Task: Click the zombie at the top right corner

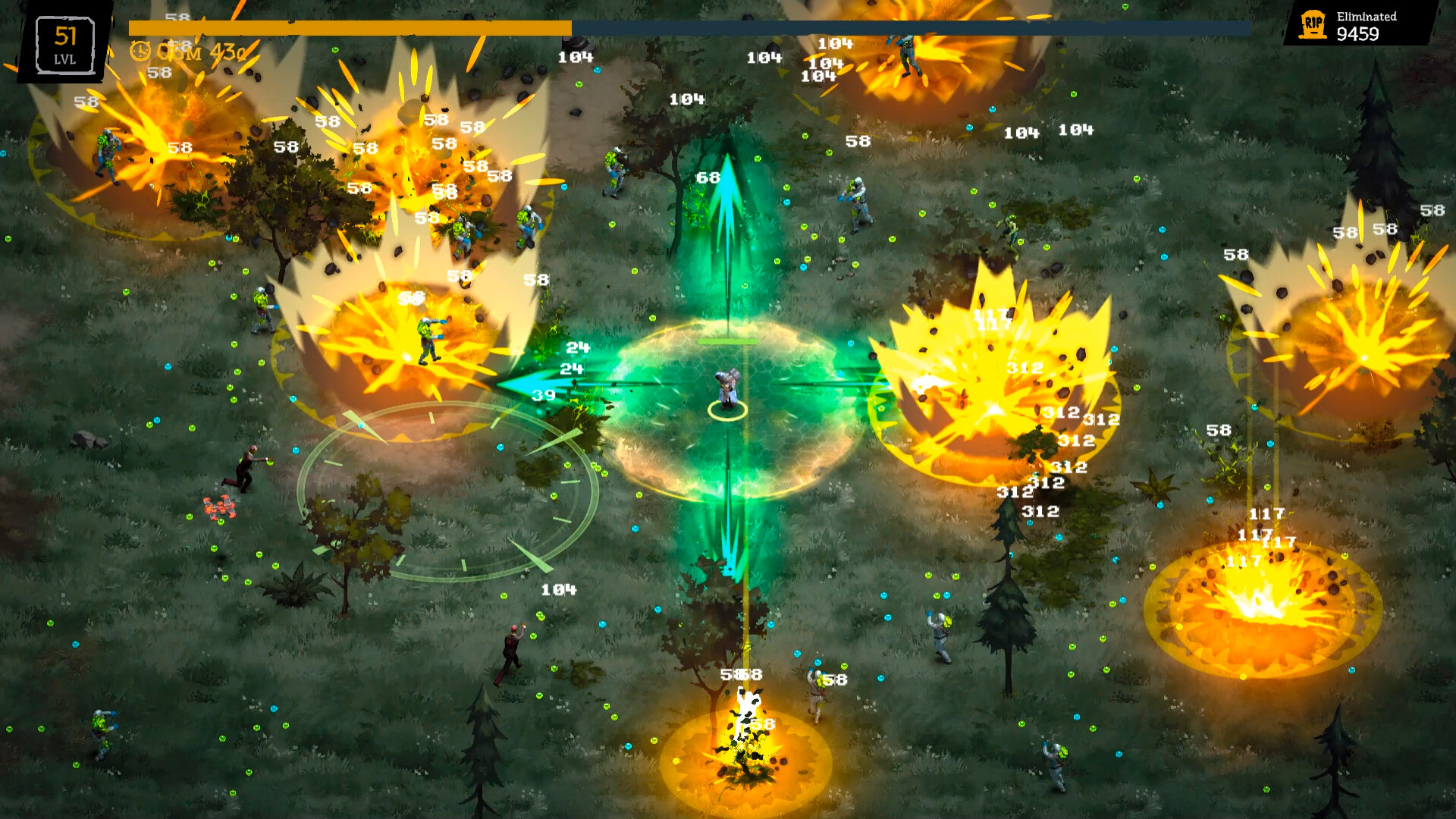Action: click(x=906, y=53)
